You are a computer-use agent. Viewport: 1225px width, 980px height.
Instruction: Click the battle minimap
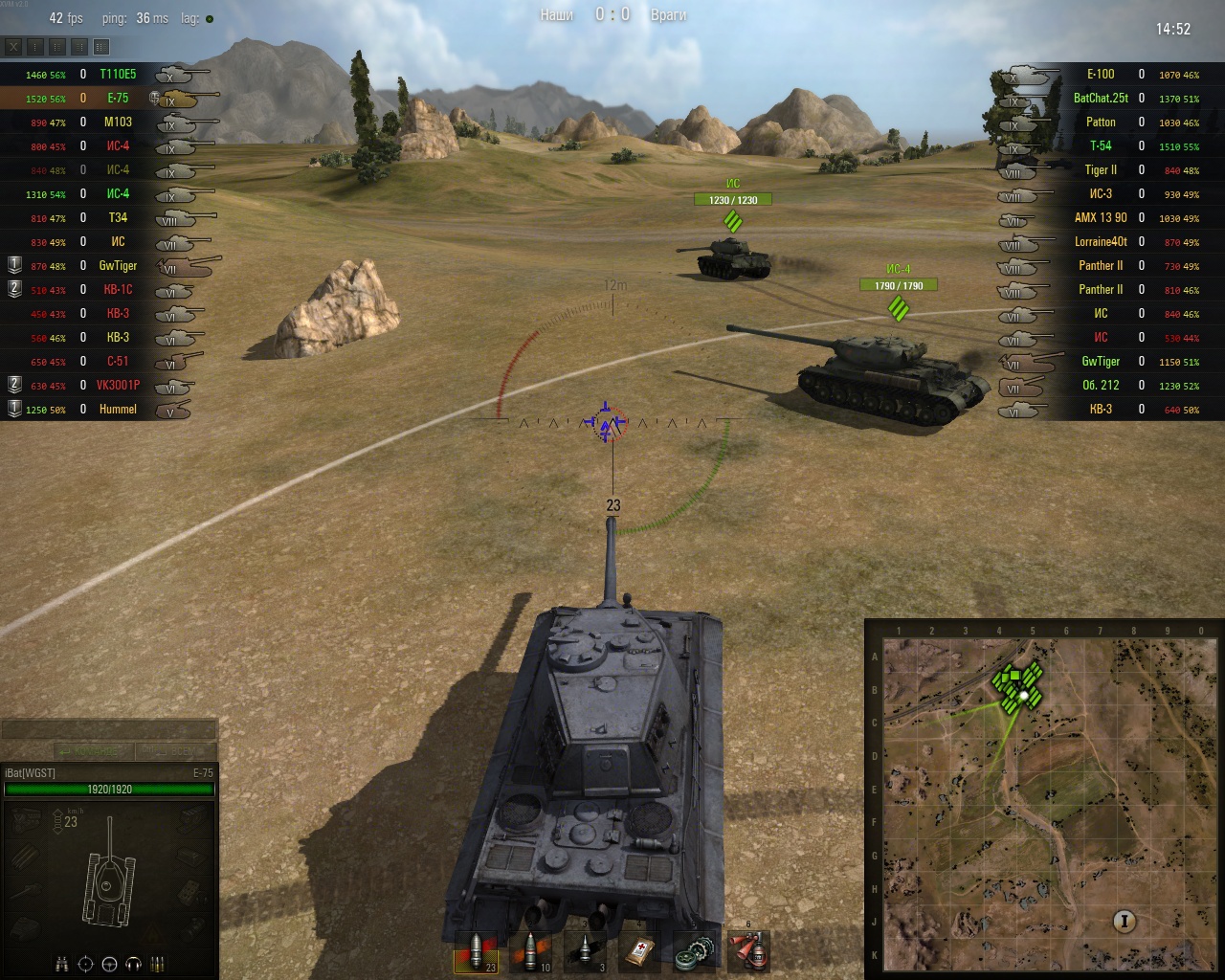[1044, 802]
